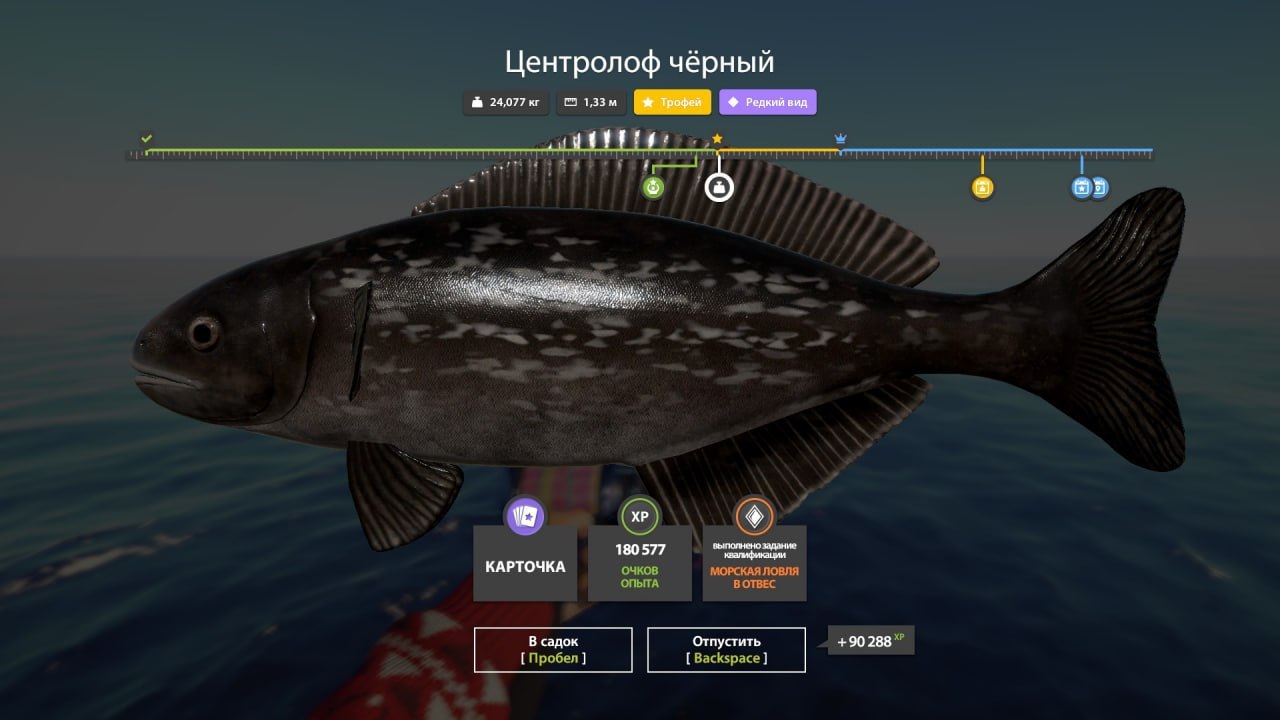Select the green timer marker on the ruler
Image resolution: width=1280 pixels, height=720 pixels.
pyautogui.click(x=653, y=185)
